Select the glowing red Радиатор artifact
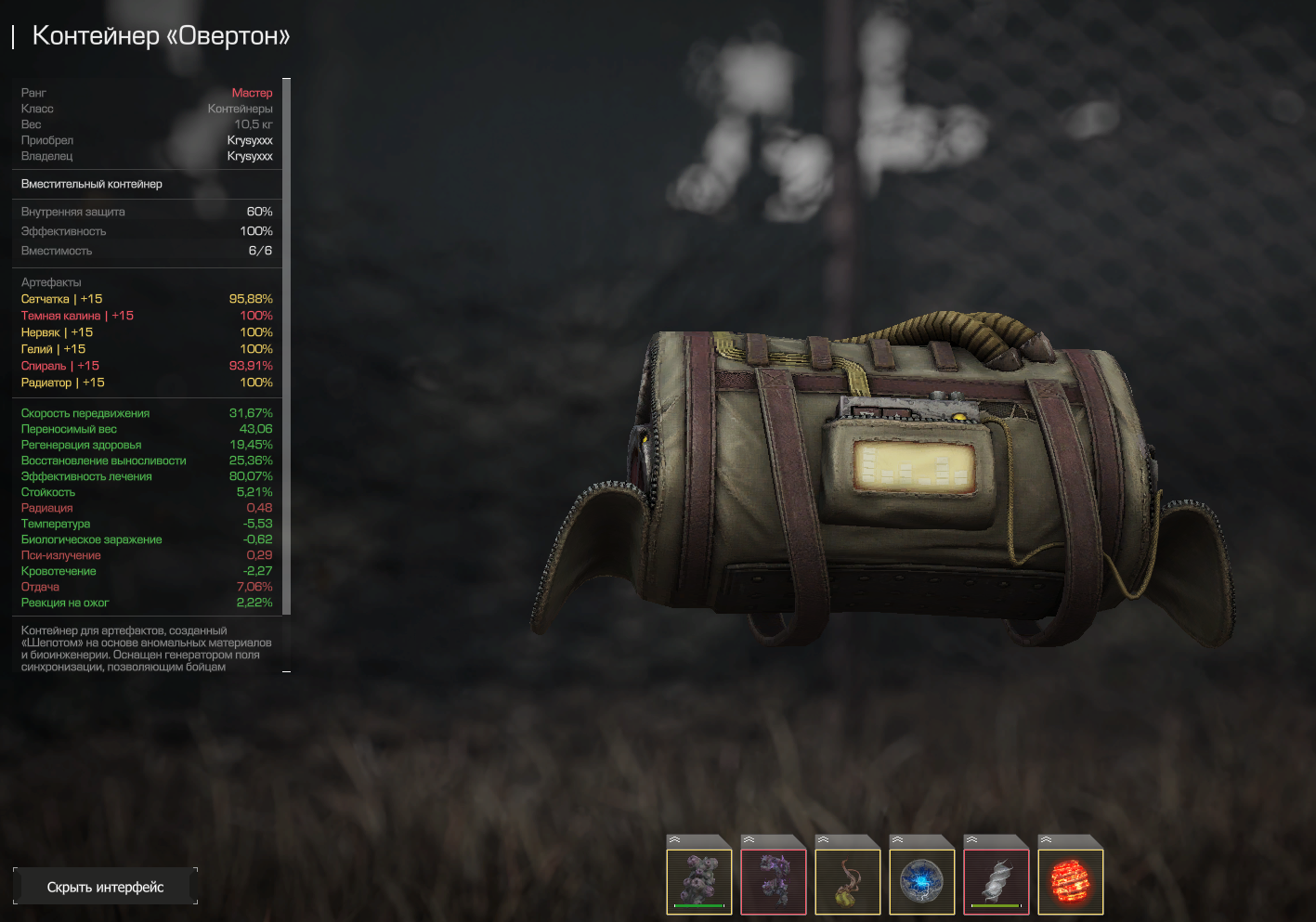Screen dimensions: 1316x922 pyautogui.click(x=1071, y=880)
